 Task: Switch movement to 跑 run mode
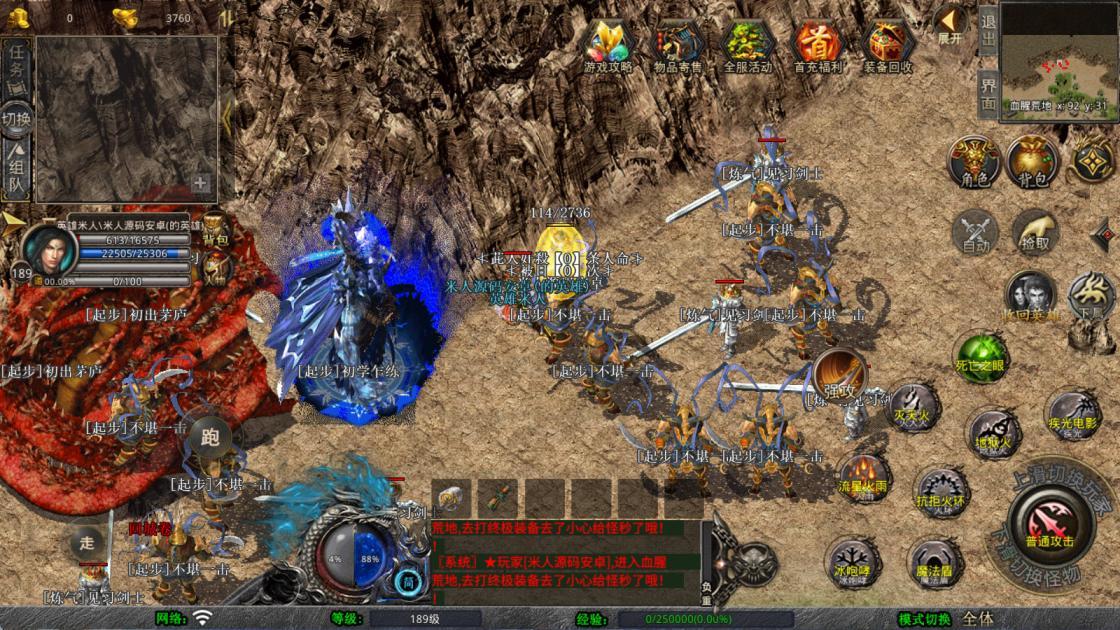point(209,437)
